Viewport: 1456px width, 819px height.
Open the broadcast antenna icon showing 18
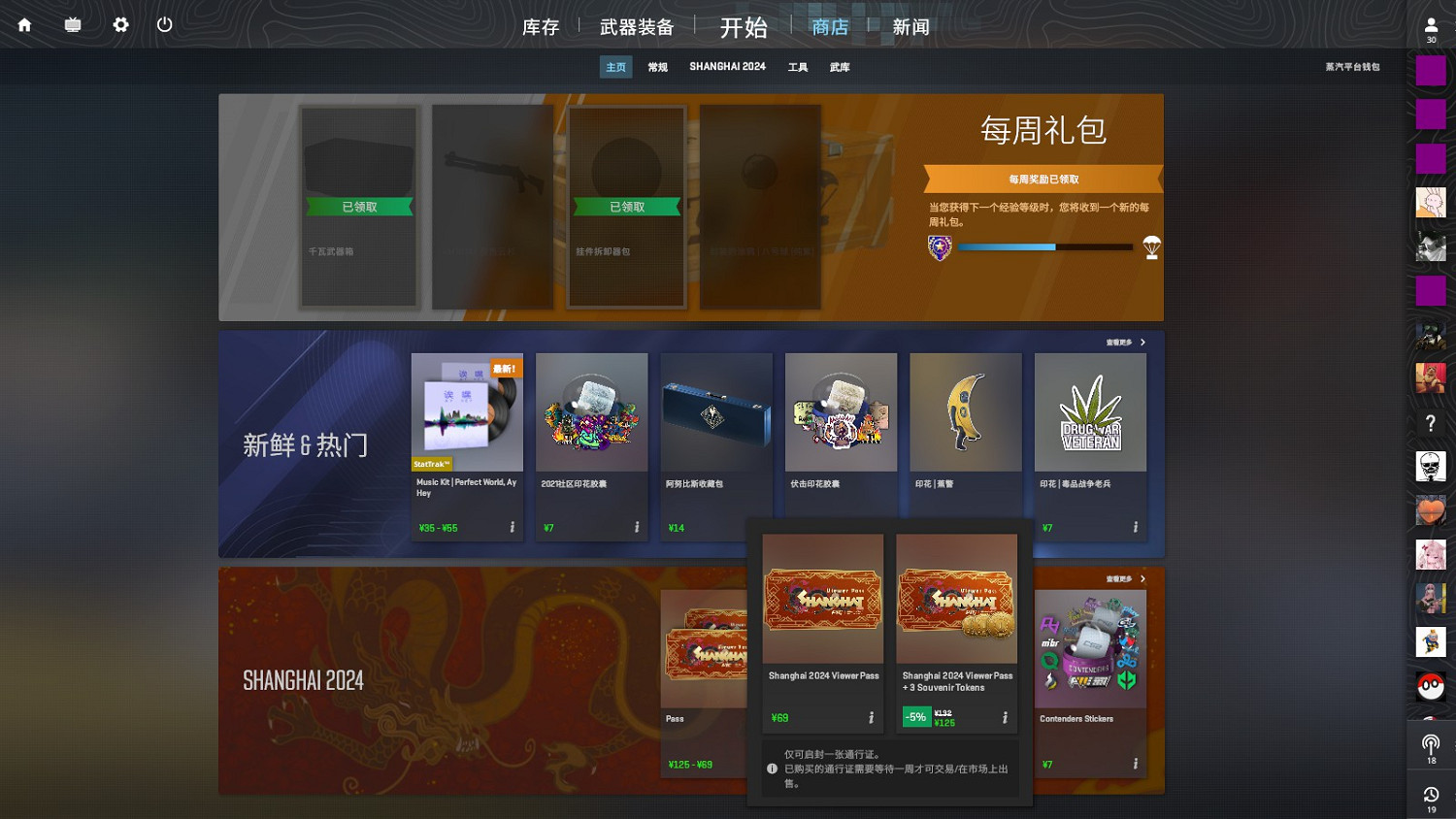click(x=1431, y=747)
